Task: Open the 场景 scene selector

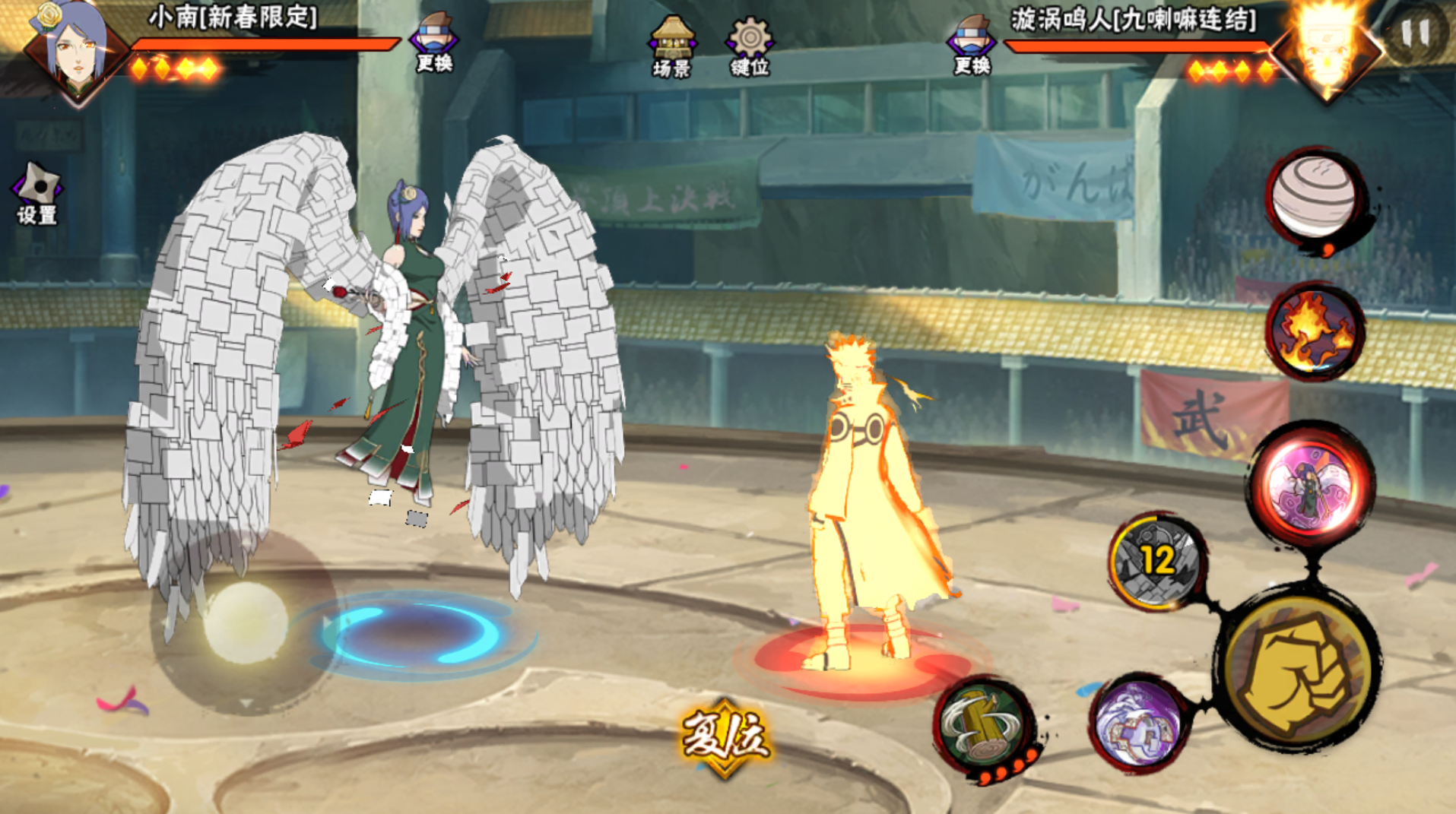Action: tap(671, 46)
